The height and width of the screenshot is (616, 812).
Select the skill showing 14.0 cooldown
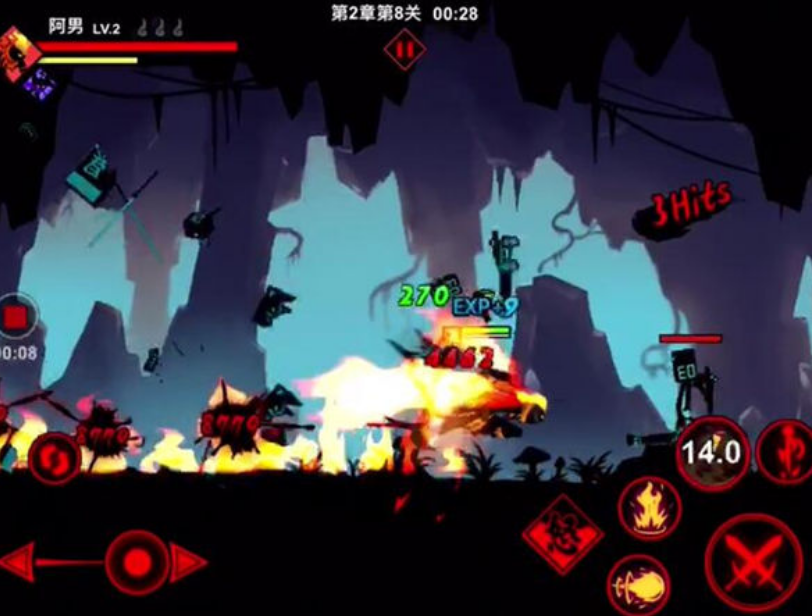tap(712, 453)
